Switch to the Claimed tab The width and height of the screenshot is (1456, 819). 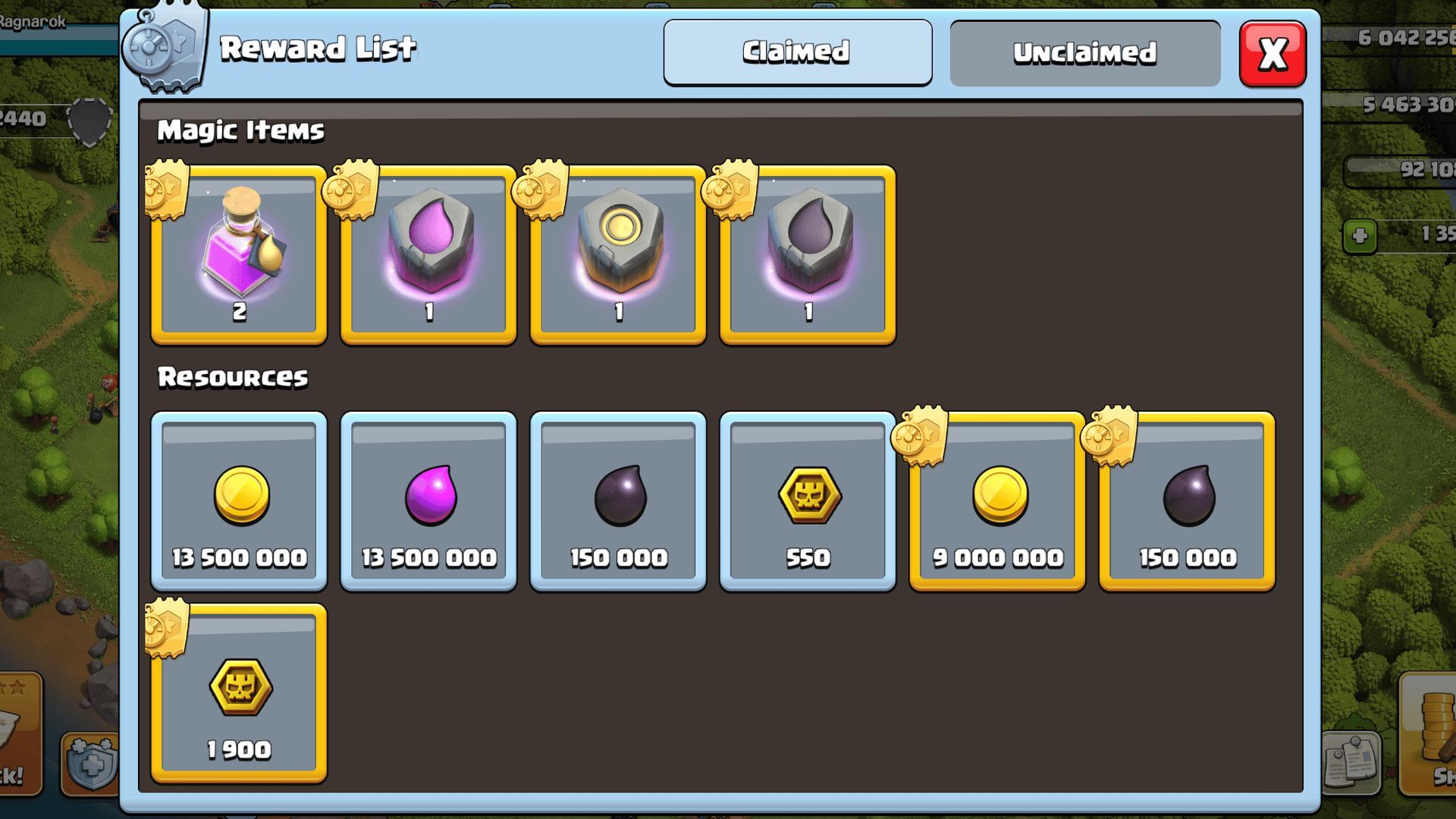(x=797, y=52)
